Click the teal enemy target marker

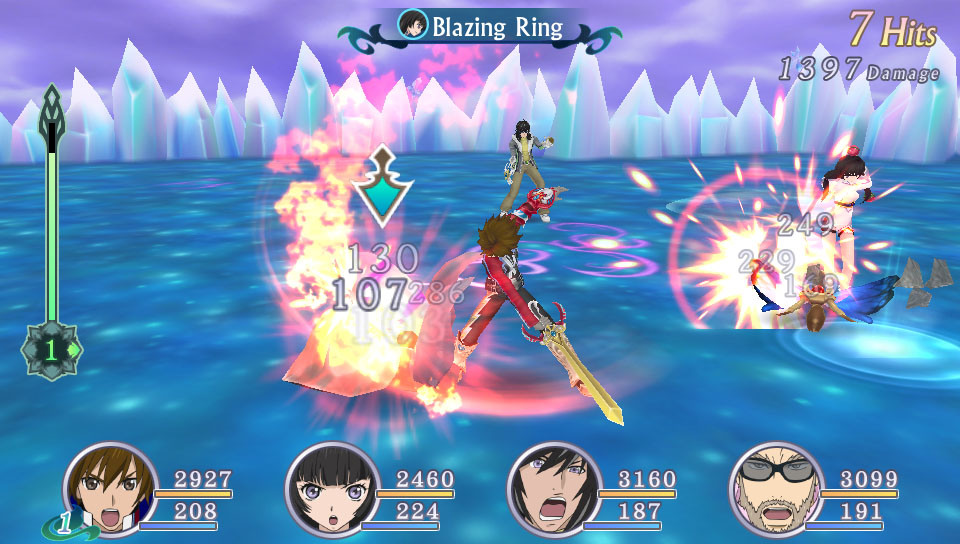pyautogui.click(x=381, y=190)
